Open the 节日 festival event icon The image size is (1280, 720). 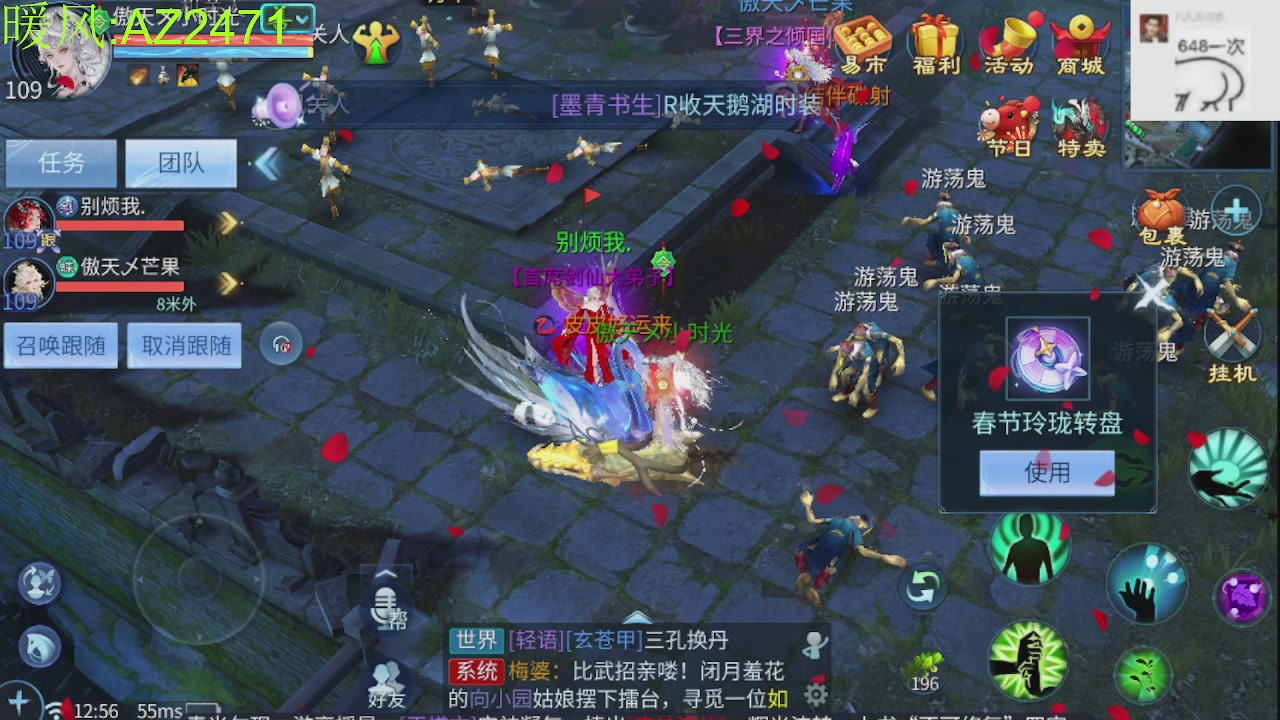[x=1010, y=120]
